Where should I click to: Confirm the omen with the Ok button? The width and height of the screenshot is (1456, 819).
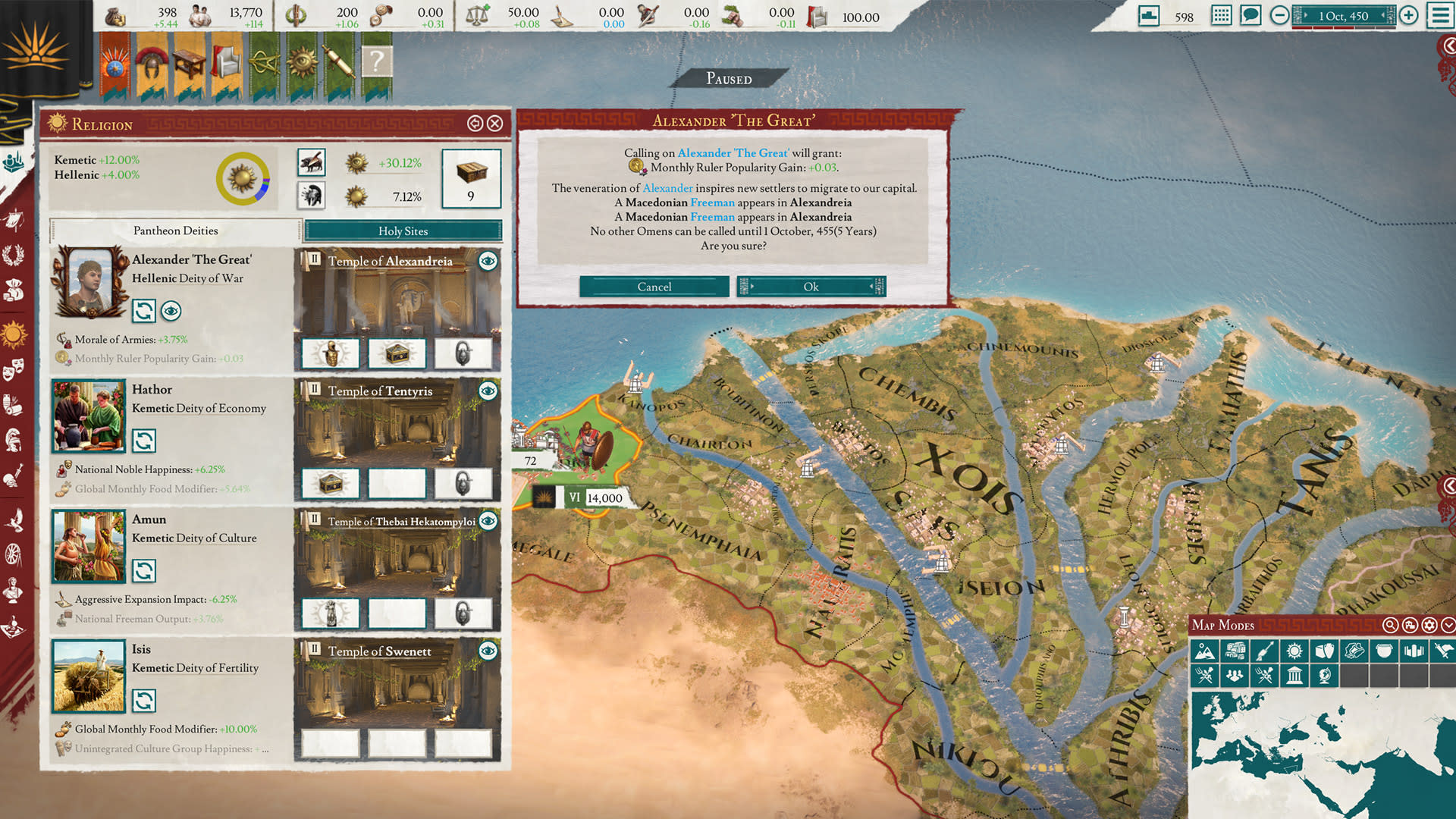(x=811, y=287)
